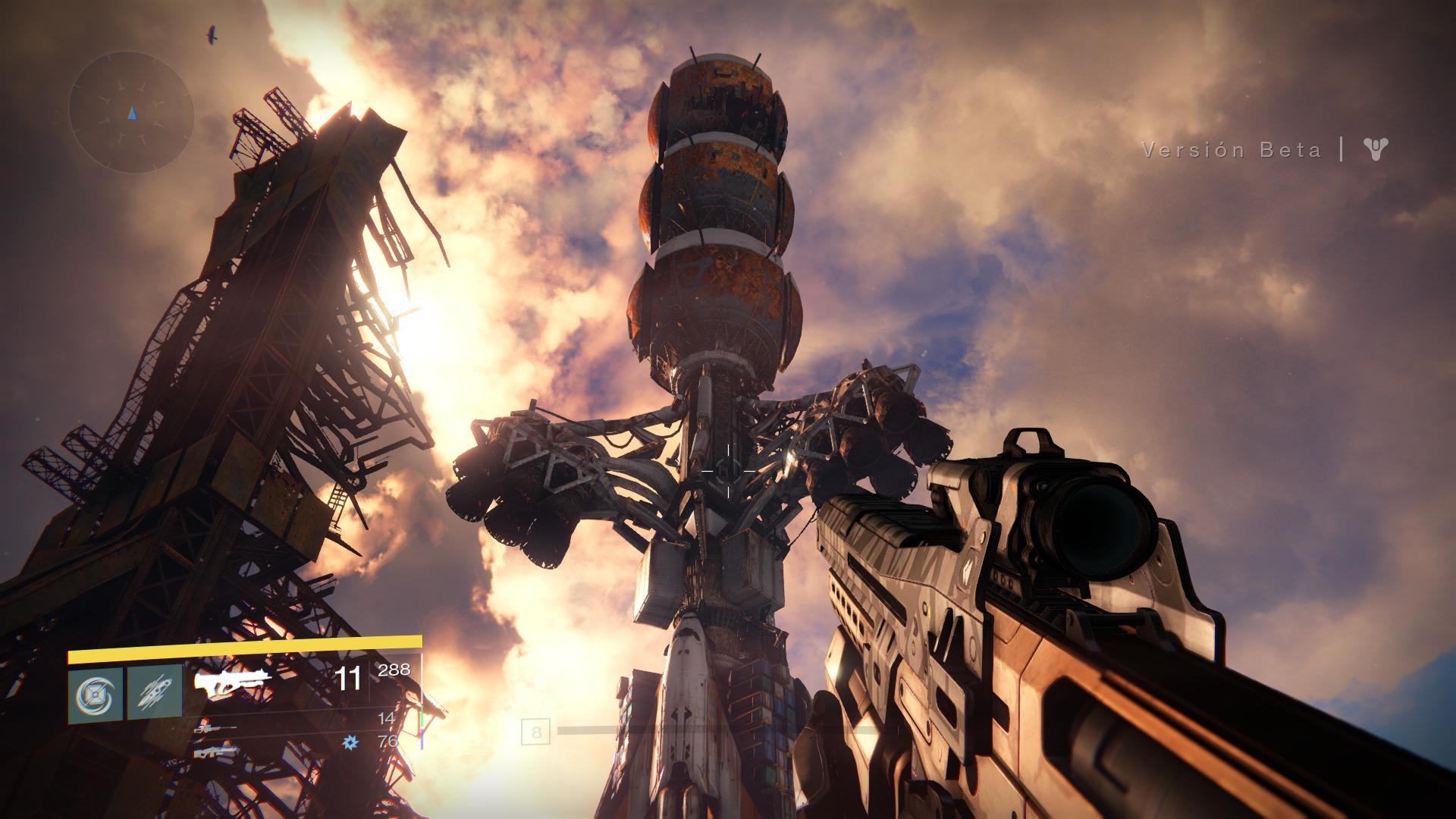The height and width of the screenshot is (819, 1456).
Task: Click the circular radar tracker
Action: (131, 114)
